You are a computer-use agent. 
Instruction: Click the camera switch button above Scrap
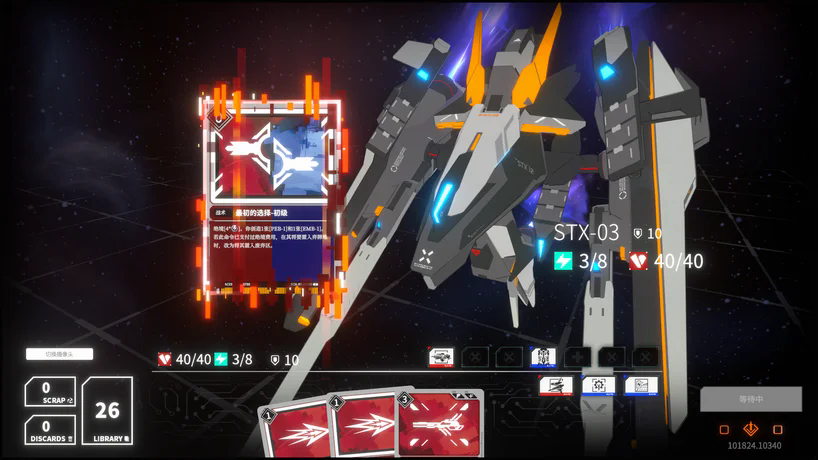pos(59,354)
